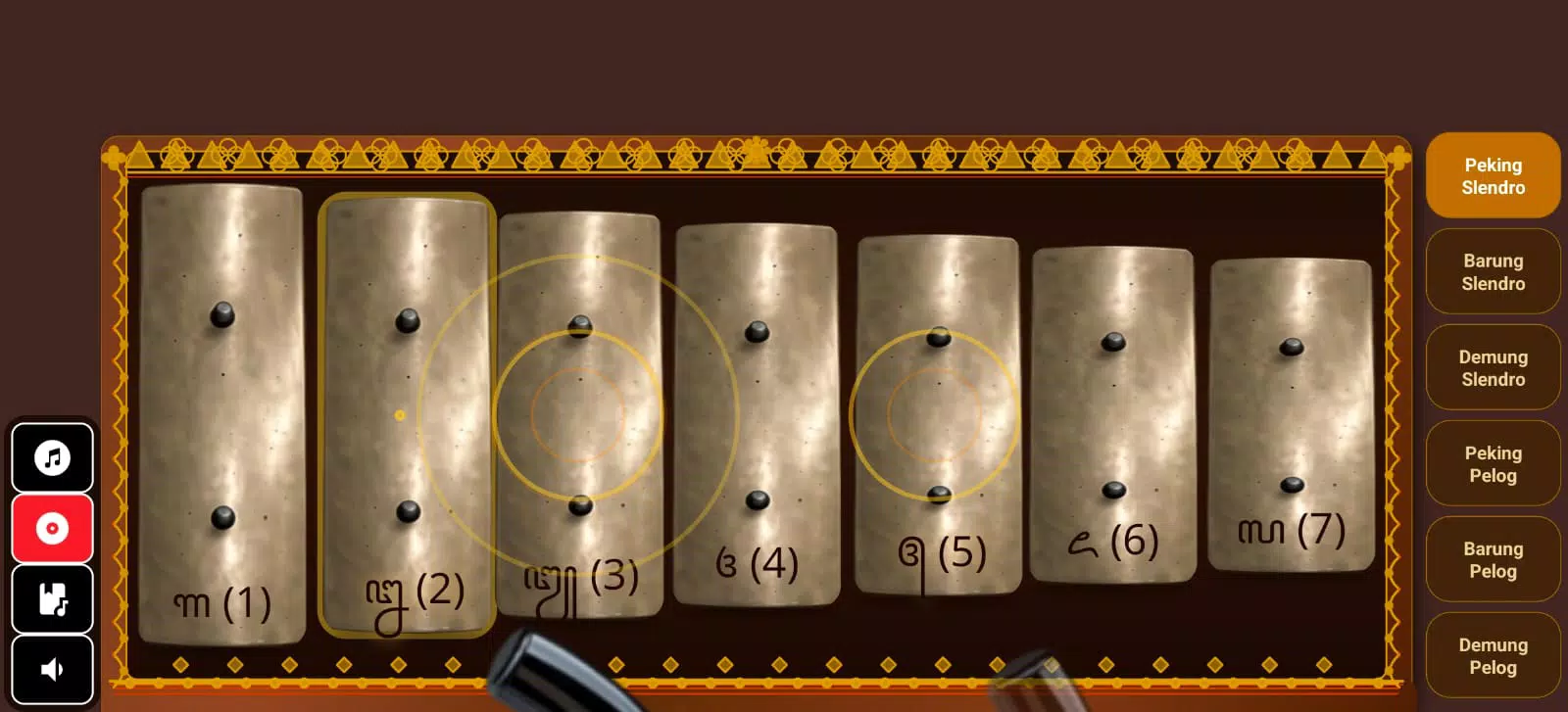The width and height of the screenshot is (1568, 712).
Task: Switch to Barung Slendro
Action: 1492,272
